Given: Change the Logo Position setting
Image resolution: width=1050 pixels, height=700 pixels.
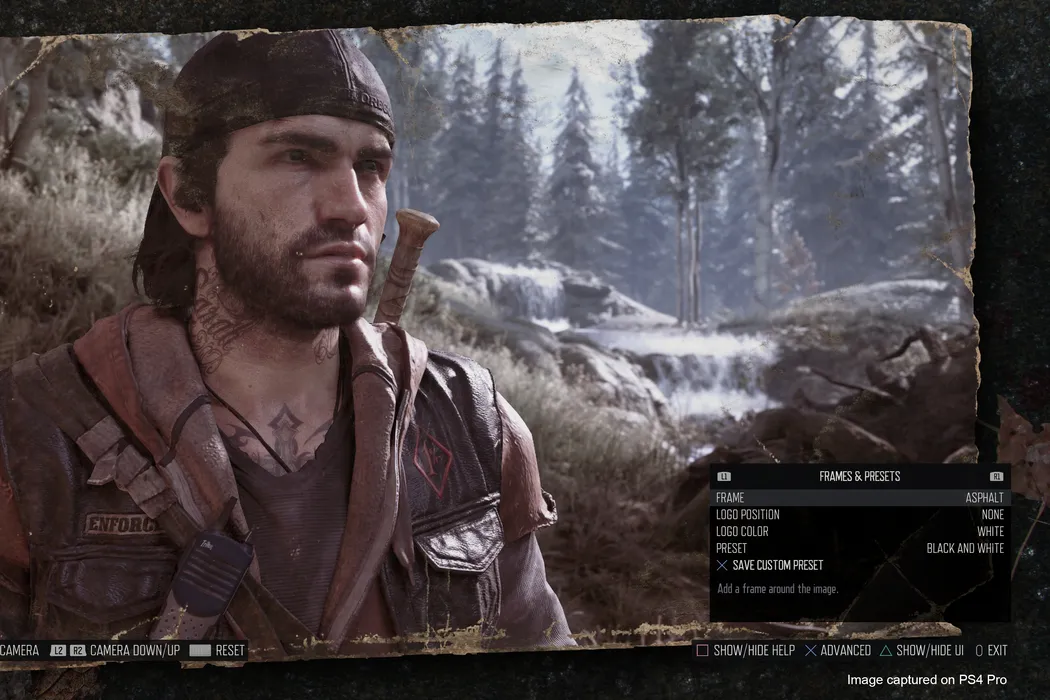Looking at the screenshot, I should [x=860, y=514].
